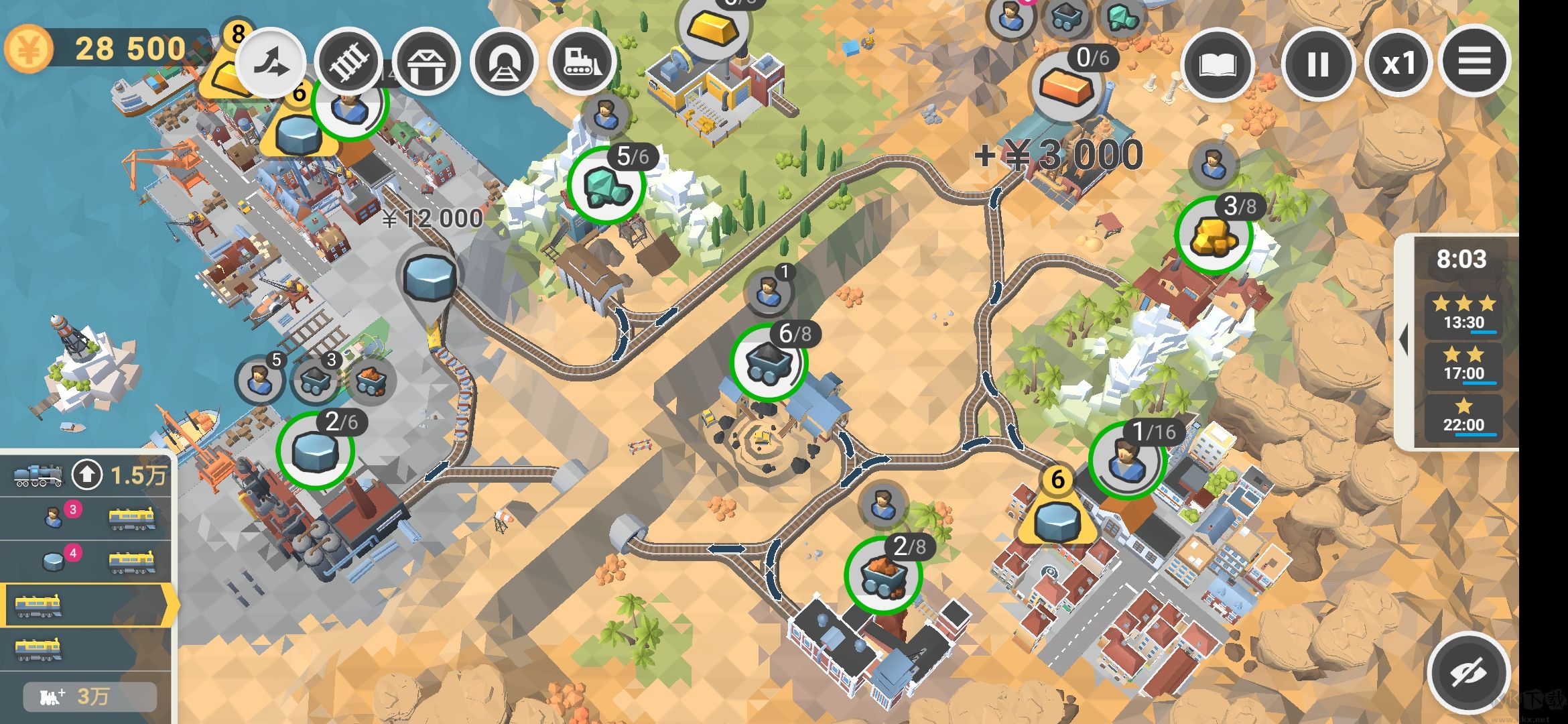Viewport: 1568px width, 724px height.
Task: Open the guide book
Action: pyautogui.click(x=1216, y=64)
